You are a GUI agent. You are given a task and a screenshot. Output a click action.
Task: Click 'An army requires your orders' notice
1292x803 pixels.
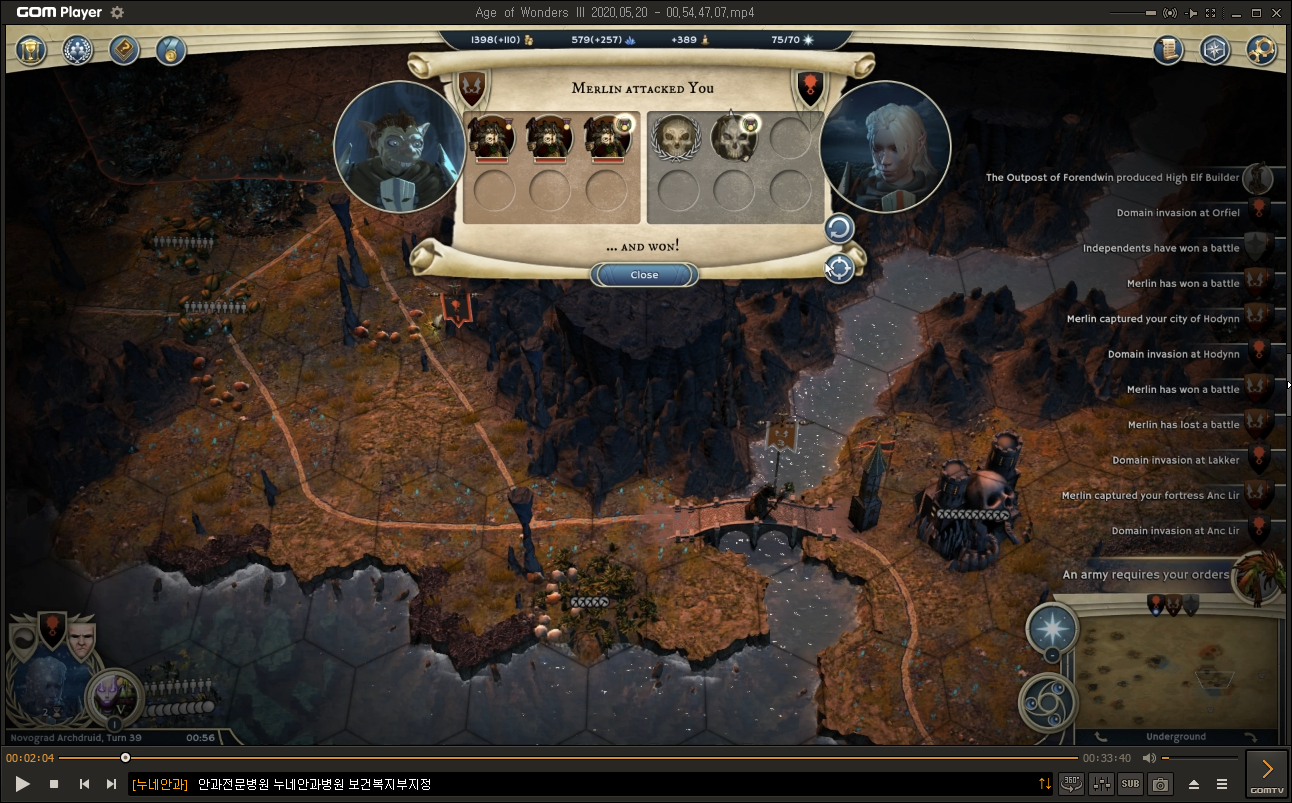click(1145, 575)
